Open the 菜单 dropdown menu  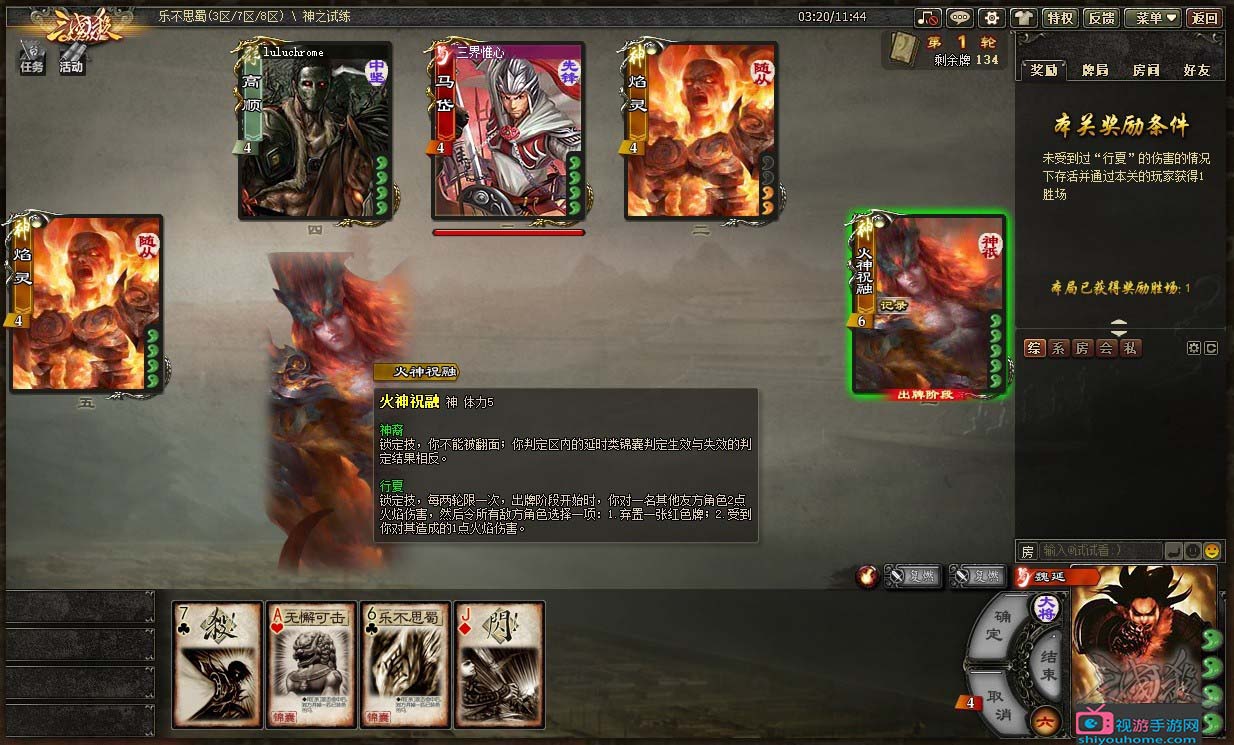tap(1152, 18)
